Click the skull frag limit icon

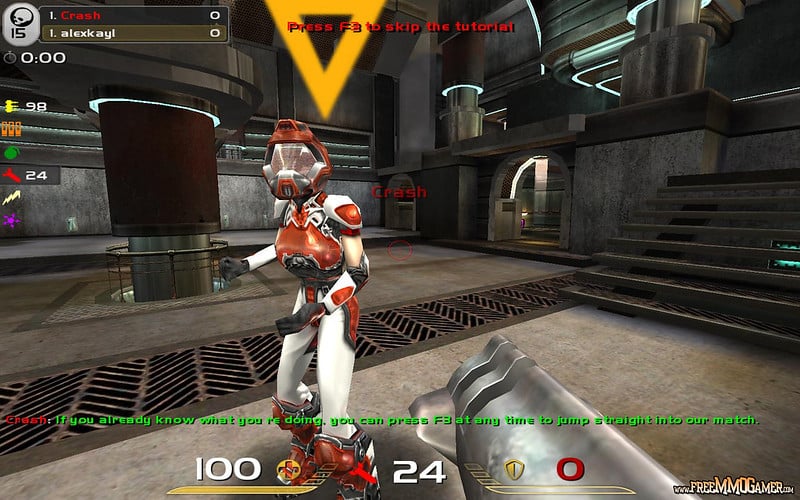pyautogui.click(x=16, y=25)
